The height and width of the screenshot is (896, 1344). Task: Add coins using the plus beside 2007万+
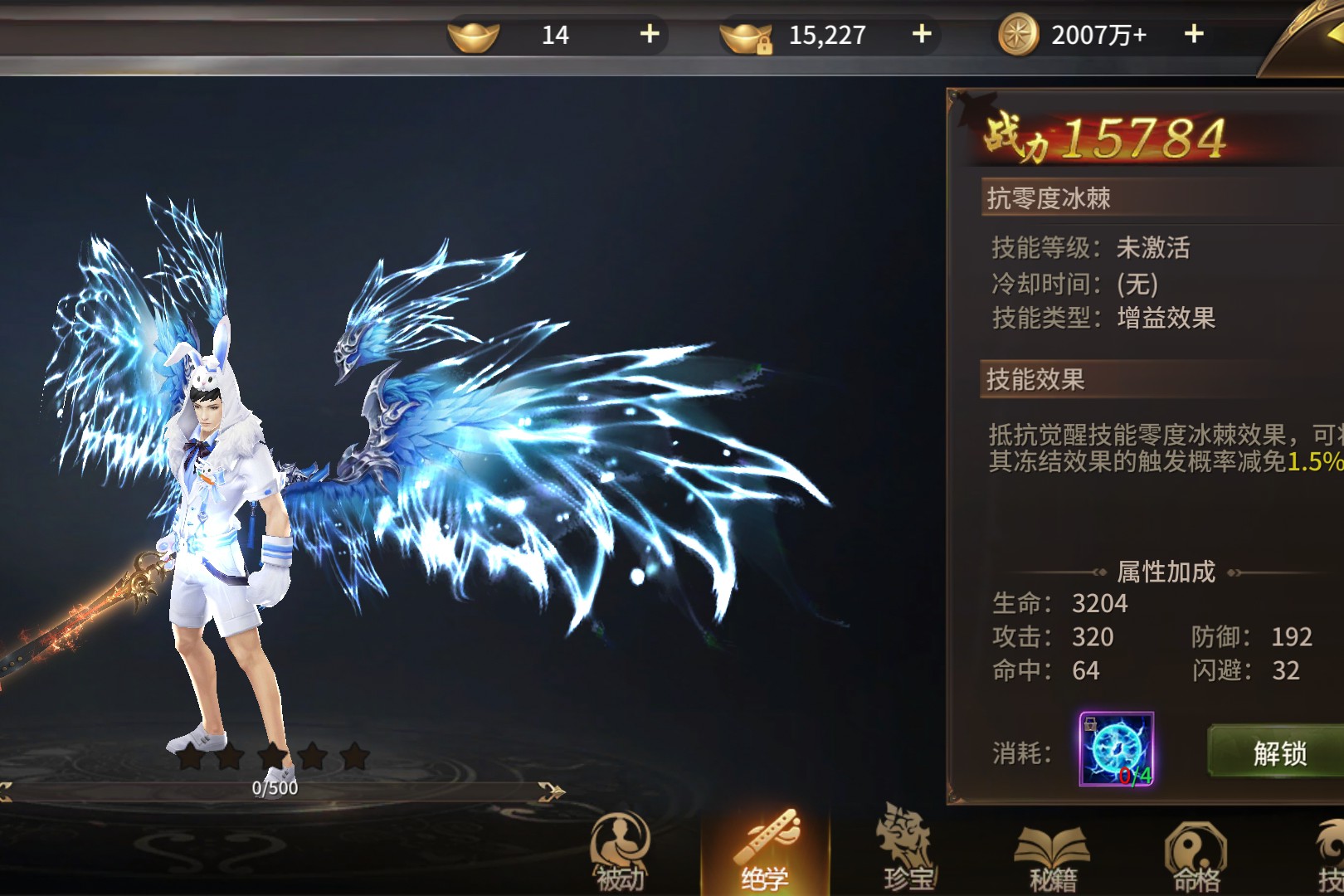tap(1194, 34)
